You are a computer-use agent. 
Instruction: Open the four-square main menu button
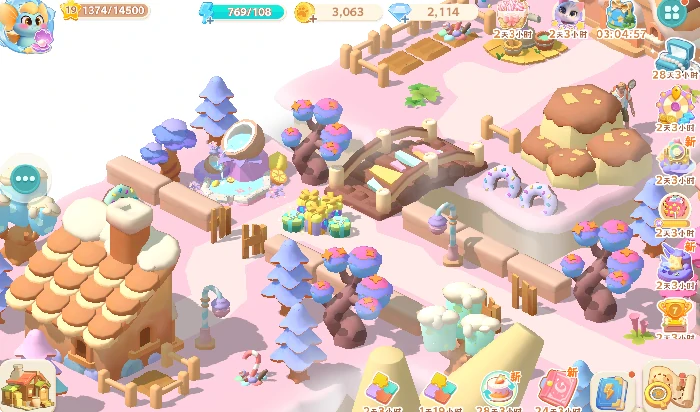click(672, 14)
